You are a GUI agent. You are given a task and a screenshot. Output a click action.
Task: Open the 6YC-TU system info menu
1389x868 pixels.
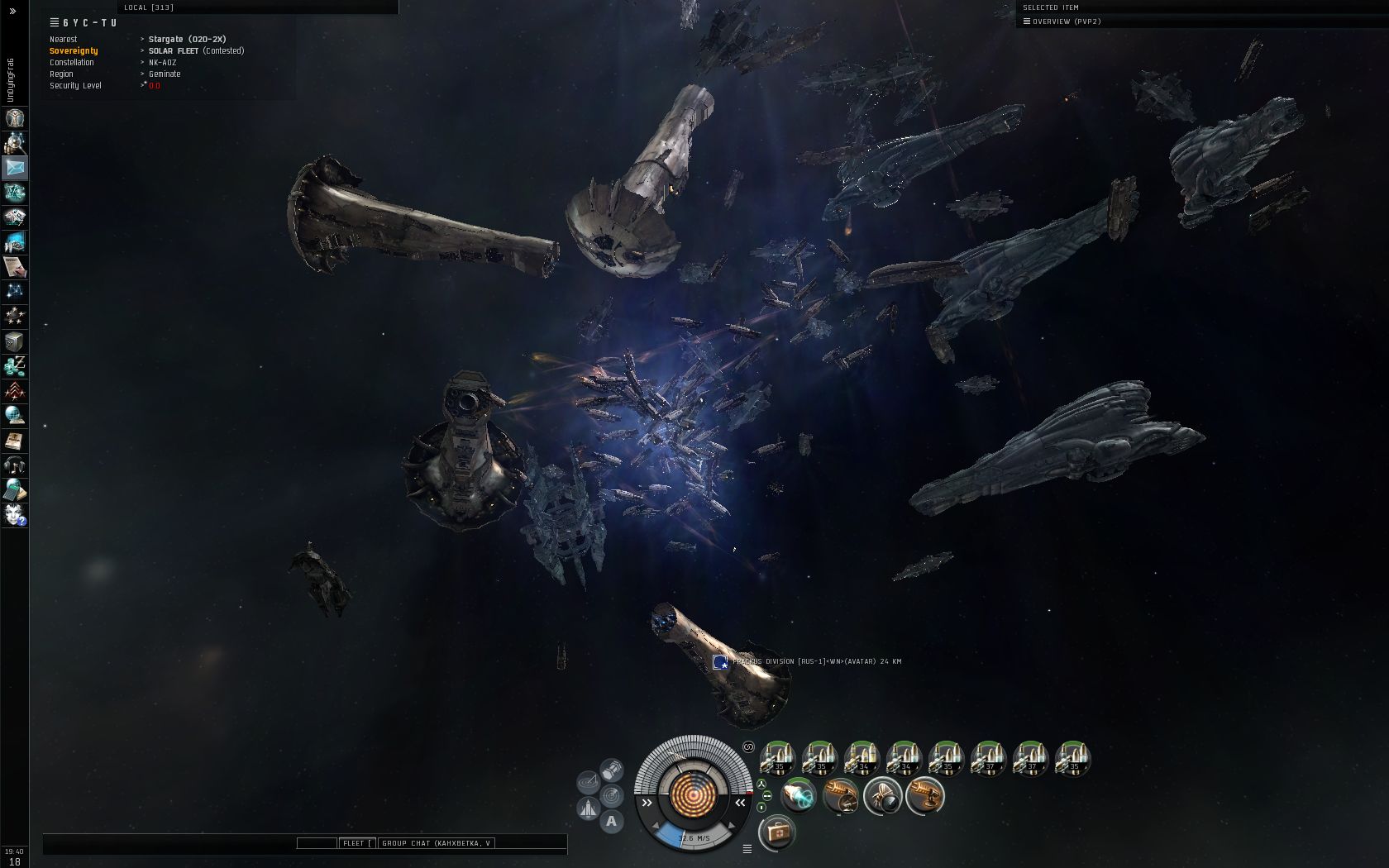coord(55,23)
